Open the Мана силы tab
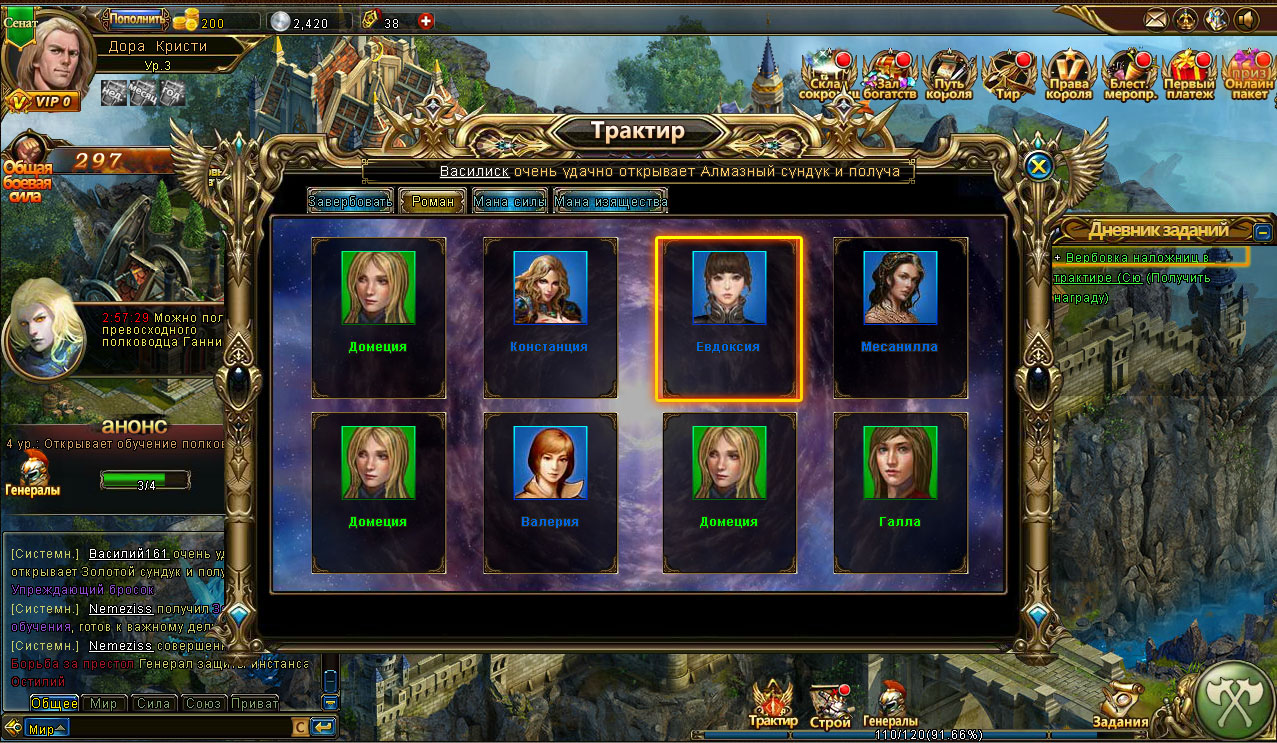Viewport: 1277px width, 743px height. coord(509,201)
